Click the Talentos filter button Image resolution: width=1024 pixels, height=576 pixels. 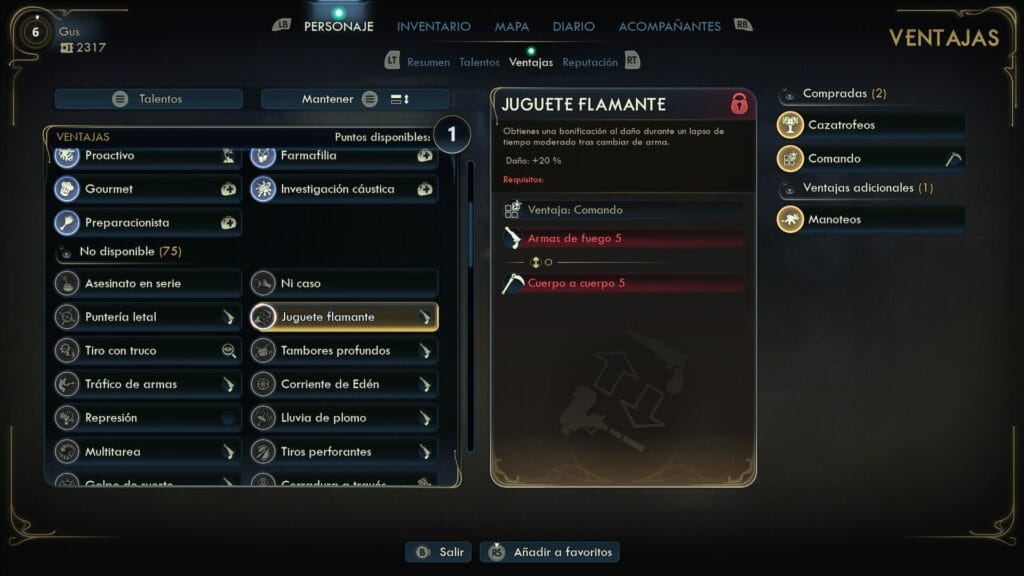coord(149,99)
